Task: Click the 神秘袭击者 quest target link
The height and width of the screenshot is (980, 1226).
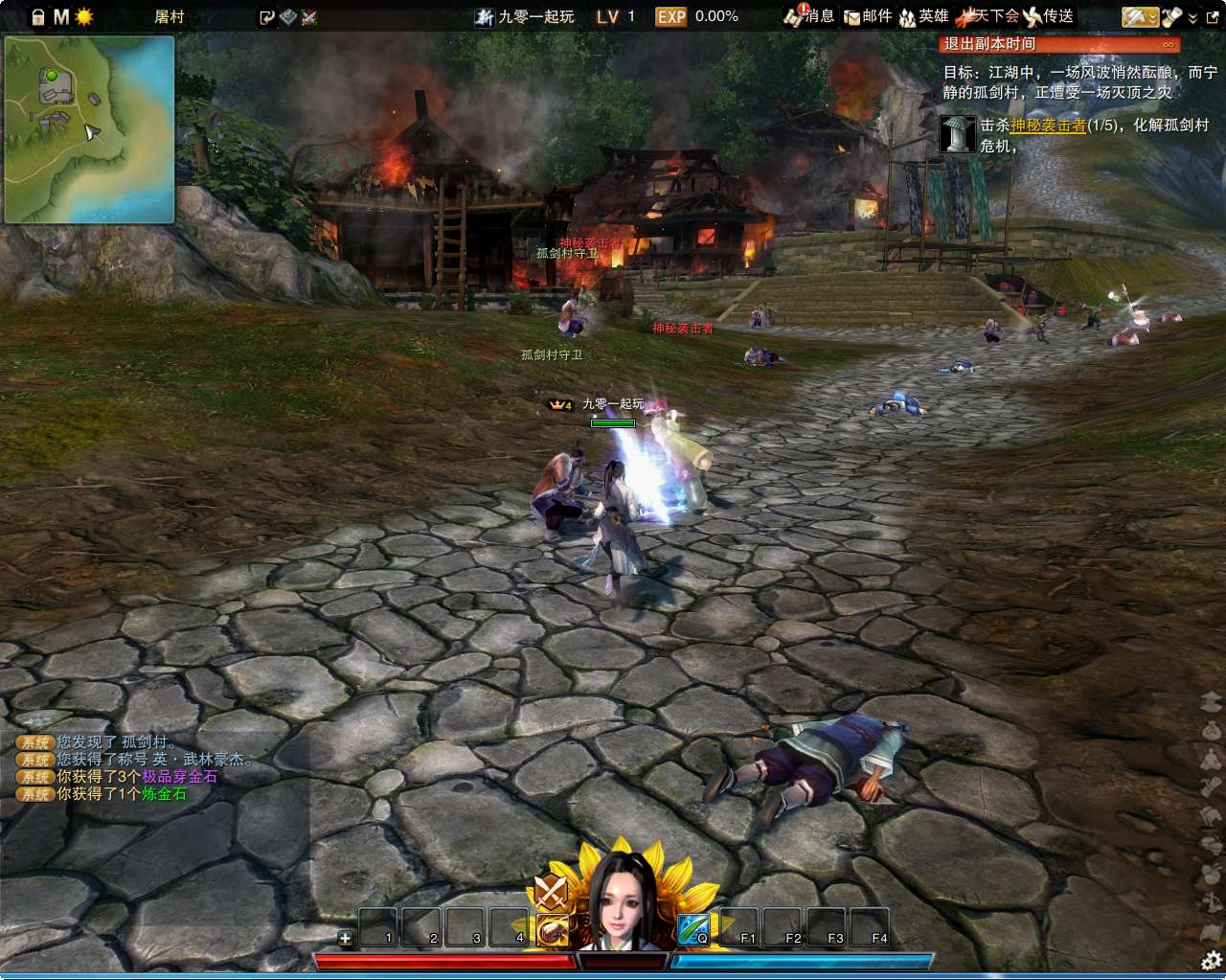Action: [x=1048, y=125]
